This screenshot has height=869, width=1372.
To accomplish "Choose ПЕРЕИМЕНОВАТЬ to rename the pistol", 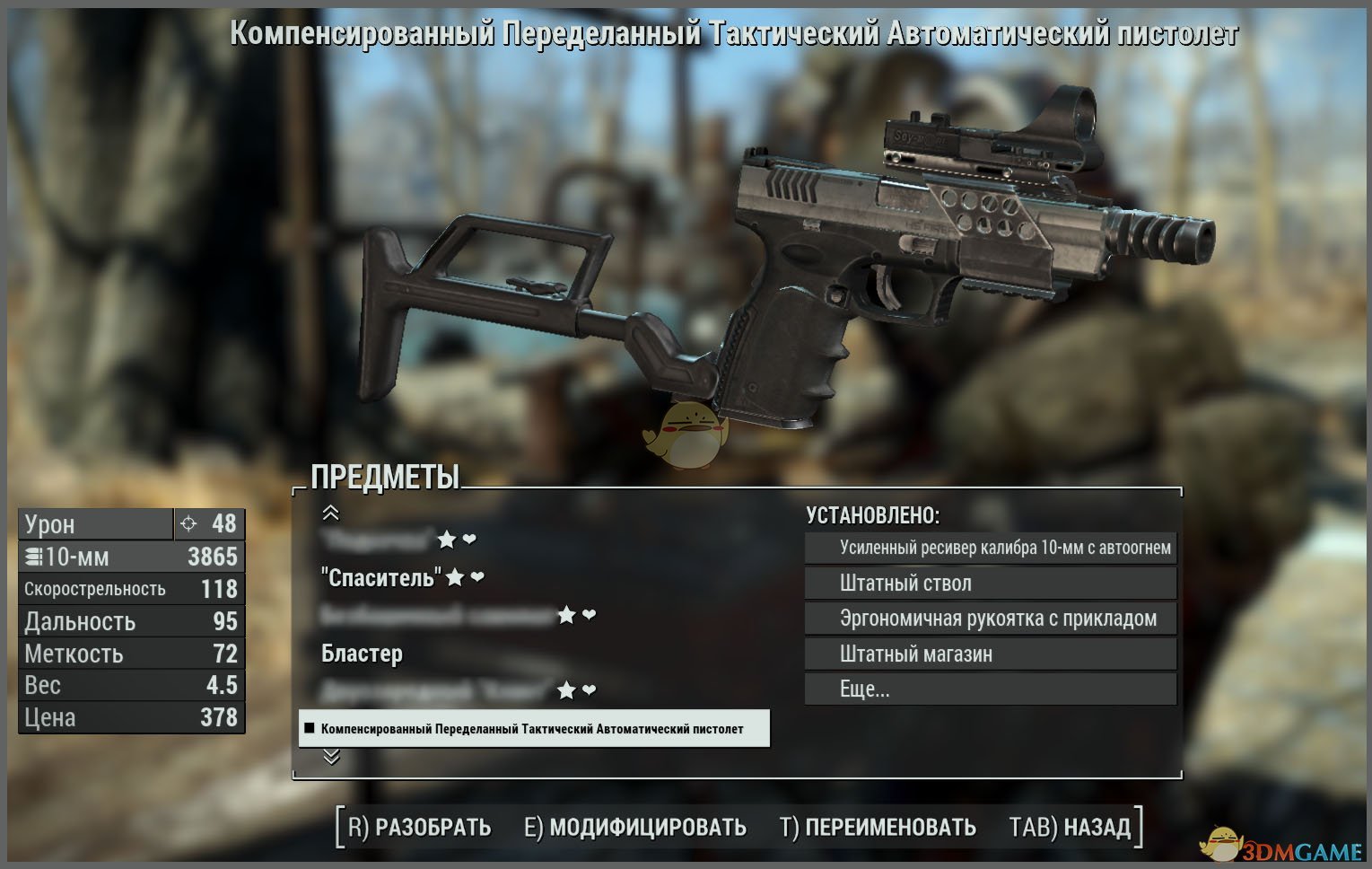I will [x=878, y=827].
